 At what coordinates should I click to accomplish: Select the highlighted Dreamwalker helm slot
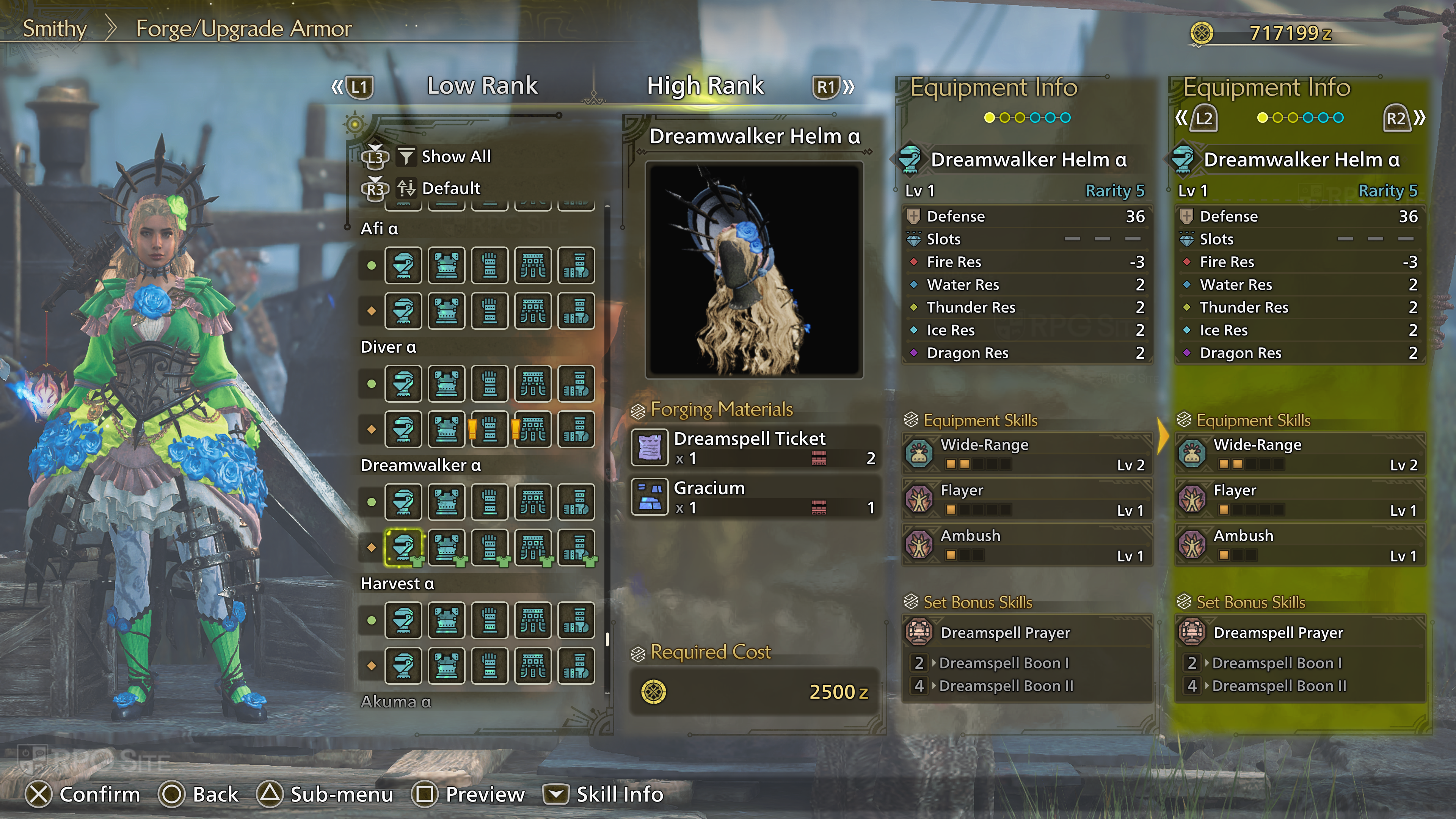click(x=403, y=547)
